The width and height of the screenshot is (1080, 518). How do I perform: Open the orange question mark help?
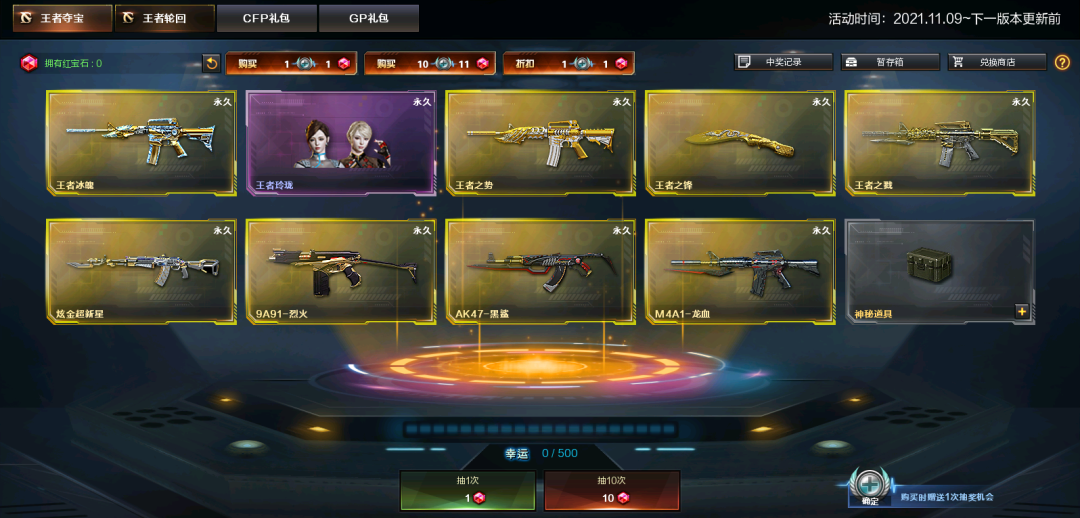point(1062,62)
